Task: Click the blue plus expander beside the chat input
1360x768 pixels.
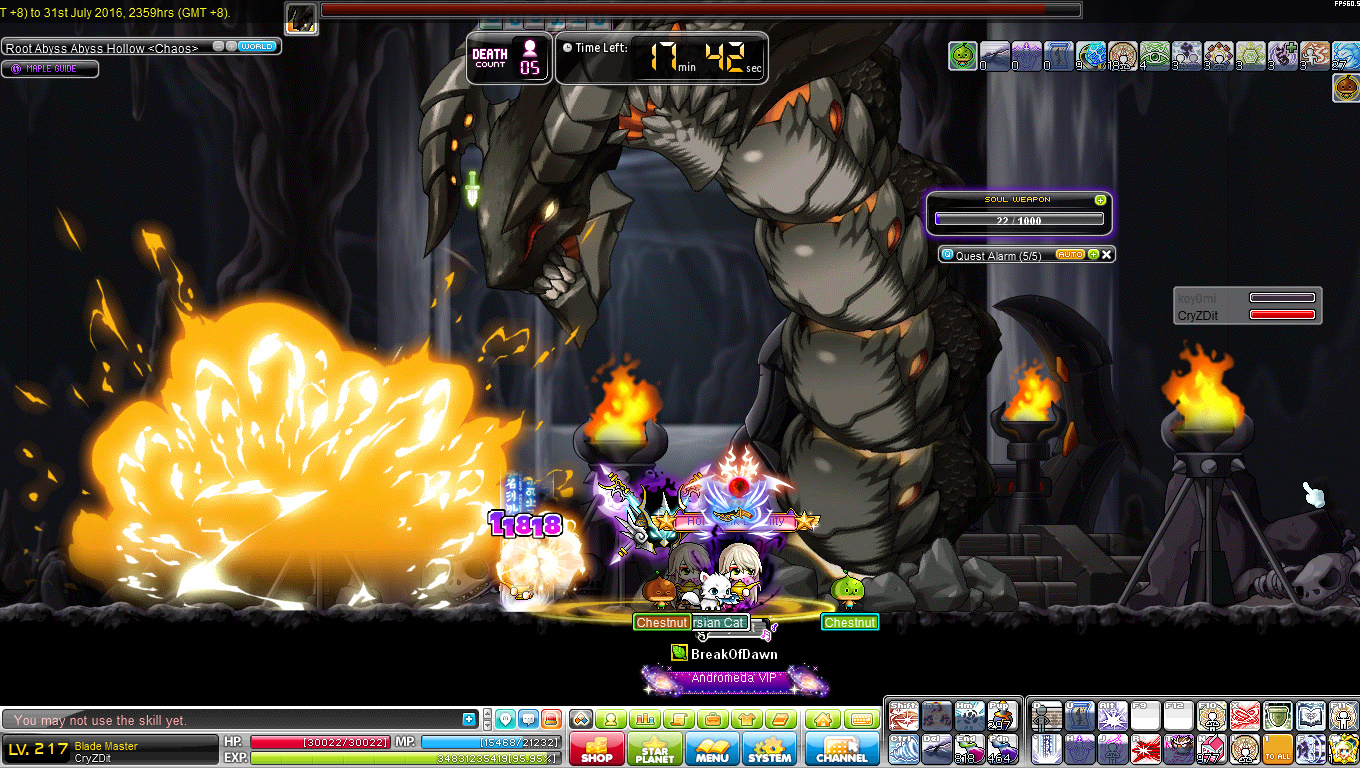Action: click(x=468, y=717)
